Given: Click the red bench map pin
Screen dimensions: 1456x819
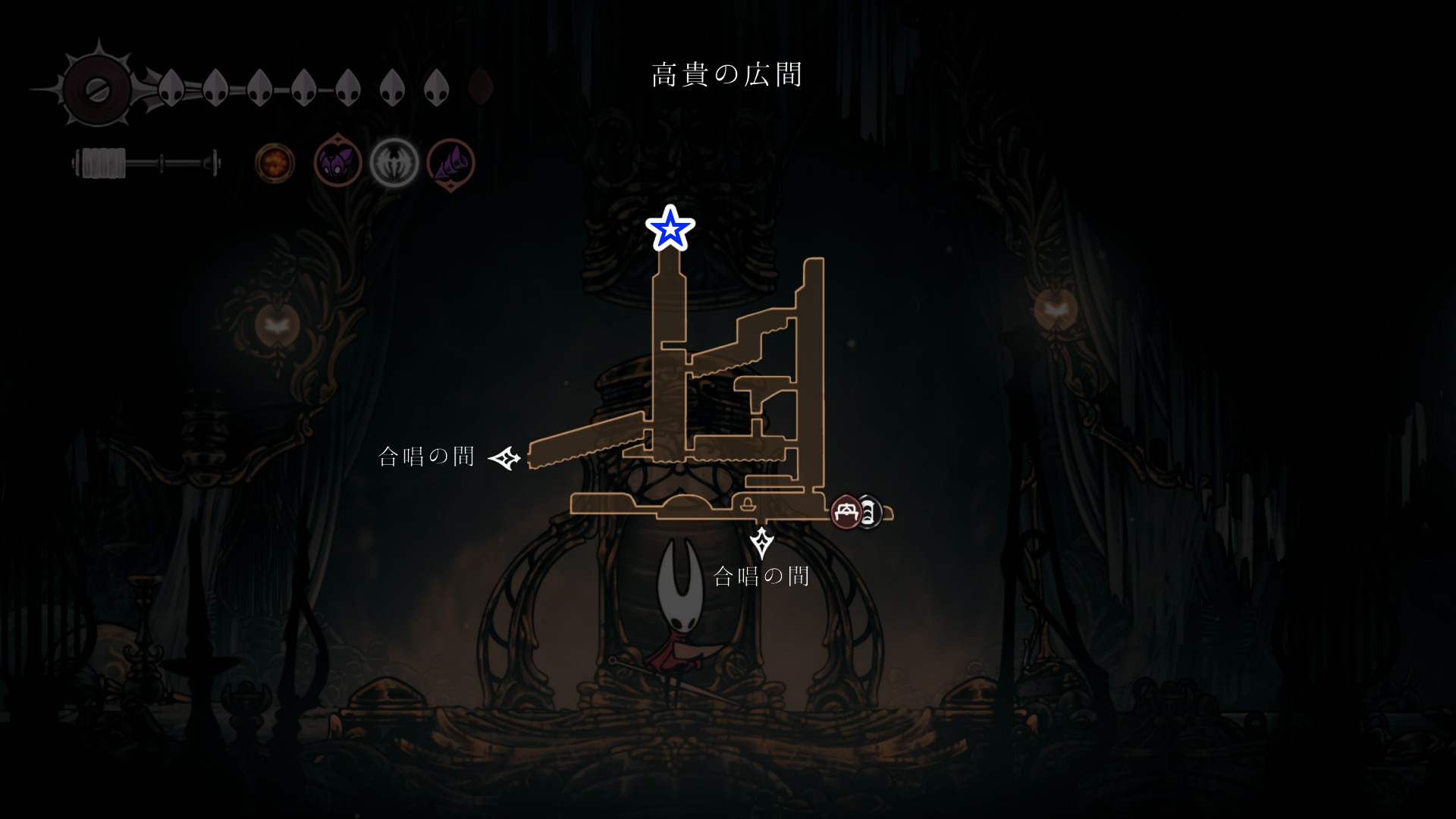Looking at the screenshot, I should (x=846, y=513).
